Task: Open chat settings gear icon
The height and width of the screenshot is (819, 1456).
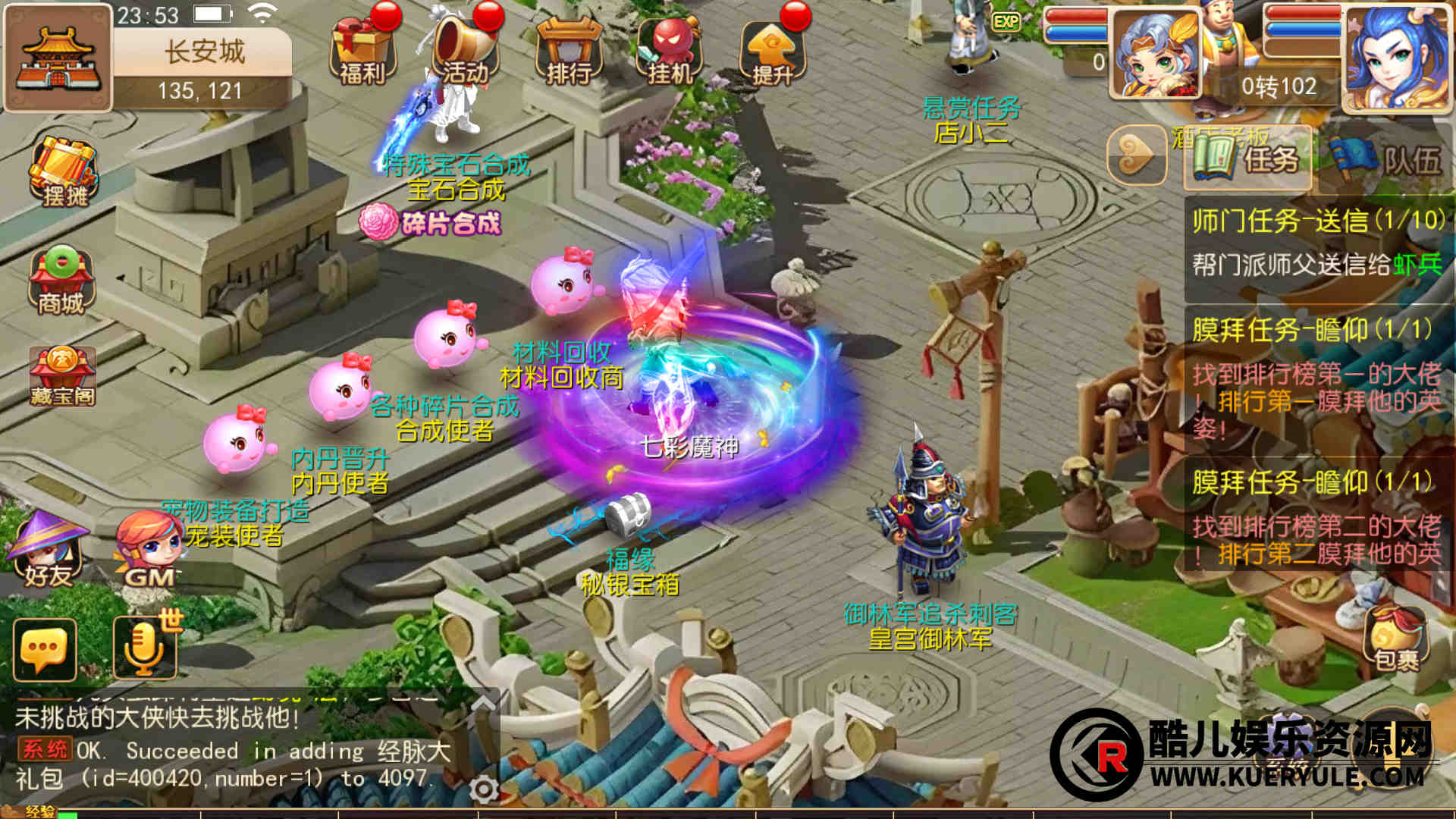Action: tap(484, 789)
